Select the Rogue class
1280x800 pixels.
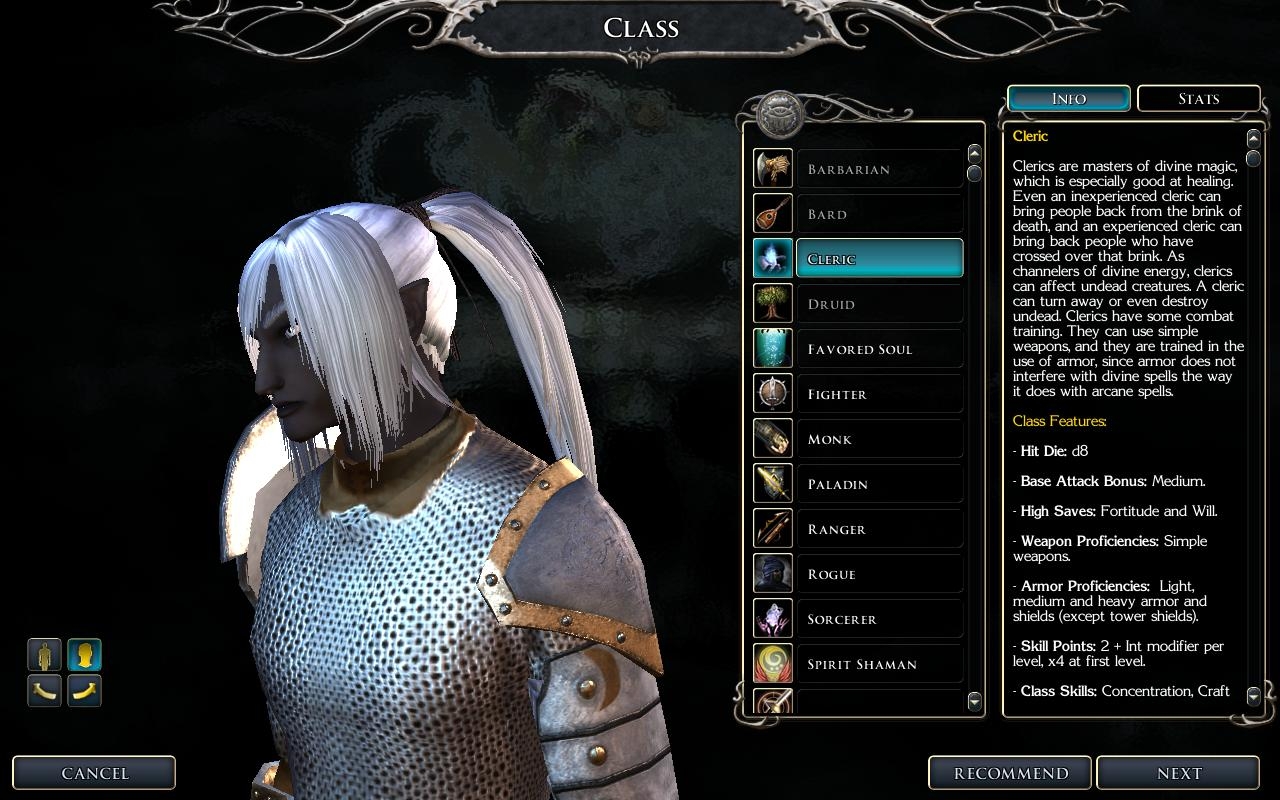point(879,574)
